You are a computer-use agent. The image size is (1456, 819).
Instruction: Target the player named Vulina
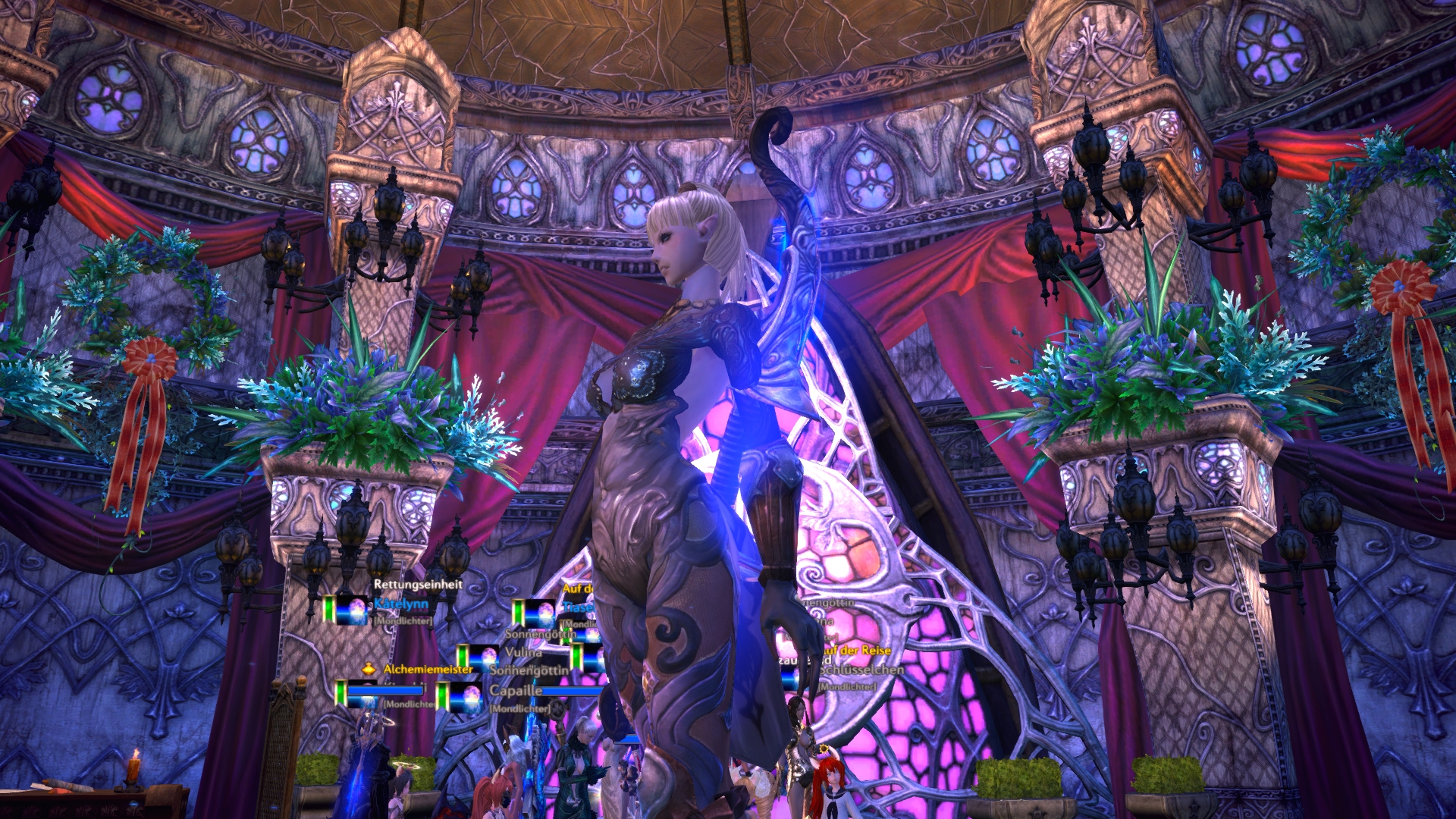[523, 652]
